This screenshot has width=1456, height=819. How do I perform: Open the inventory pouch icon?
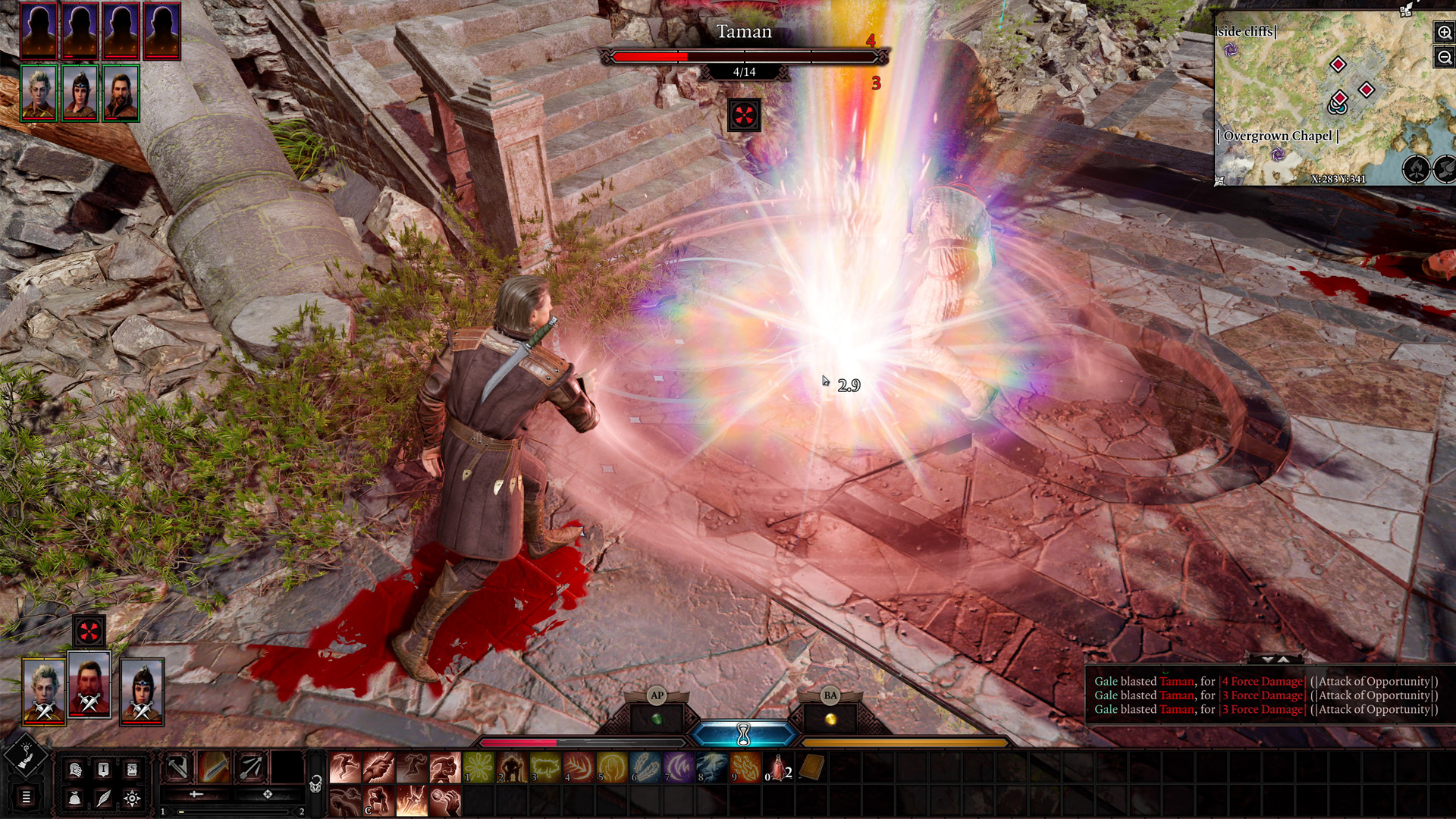point(75,798)
